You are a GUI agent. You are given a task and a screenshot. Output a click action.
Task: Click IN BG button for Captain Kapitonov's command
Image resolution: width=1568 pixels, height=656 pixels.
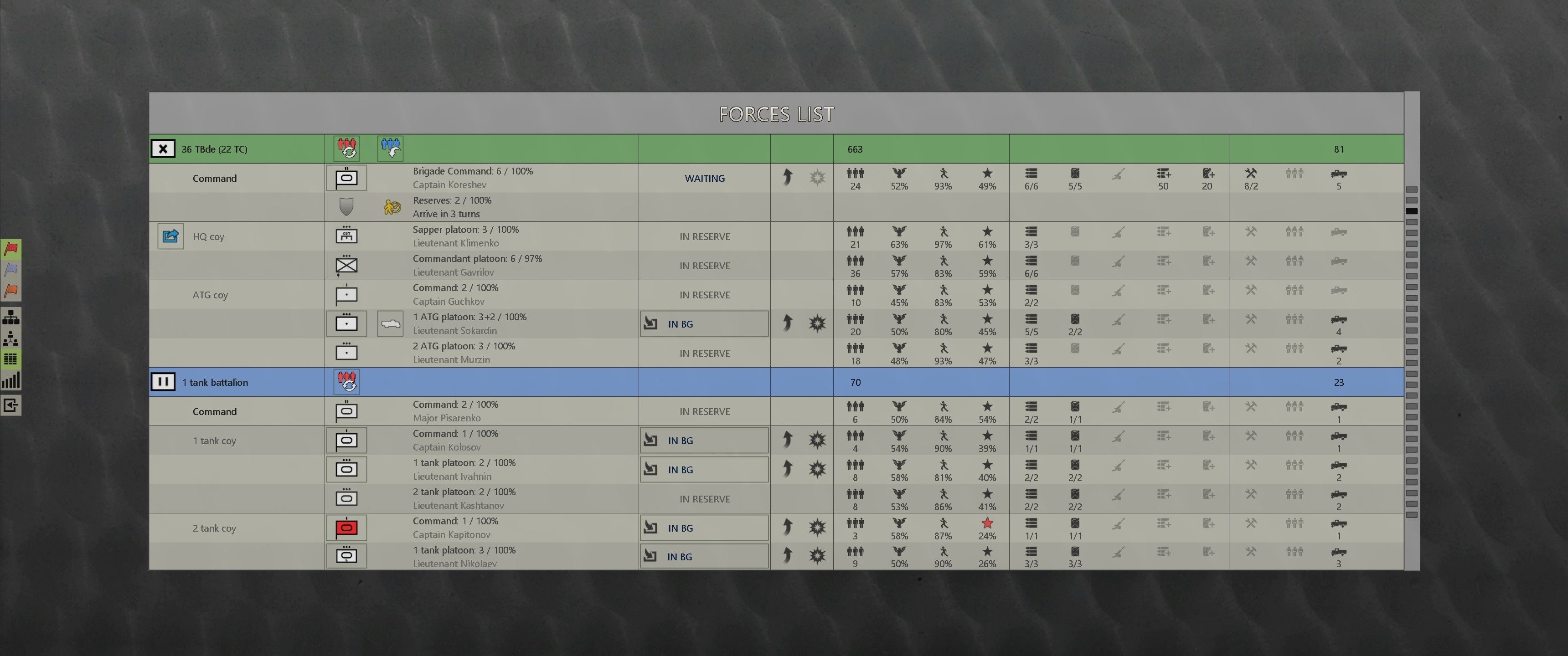coord(704,528)
